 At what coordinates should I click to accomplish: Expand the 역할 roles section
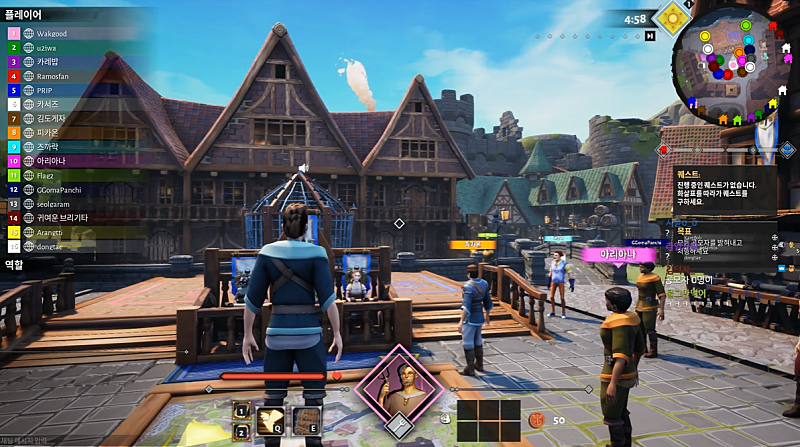(x=14, y=265)
